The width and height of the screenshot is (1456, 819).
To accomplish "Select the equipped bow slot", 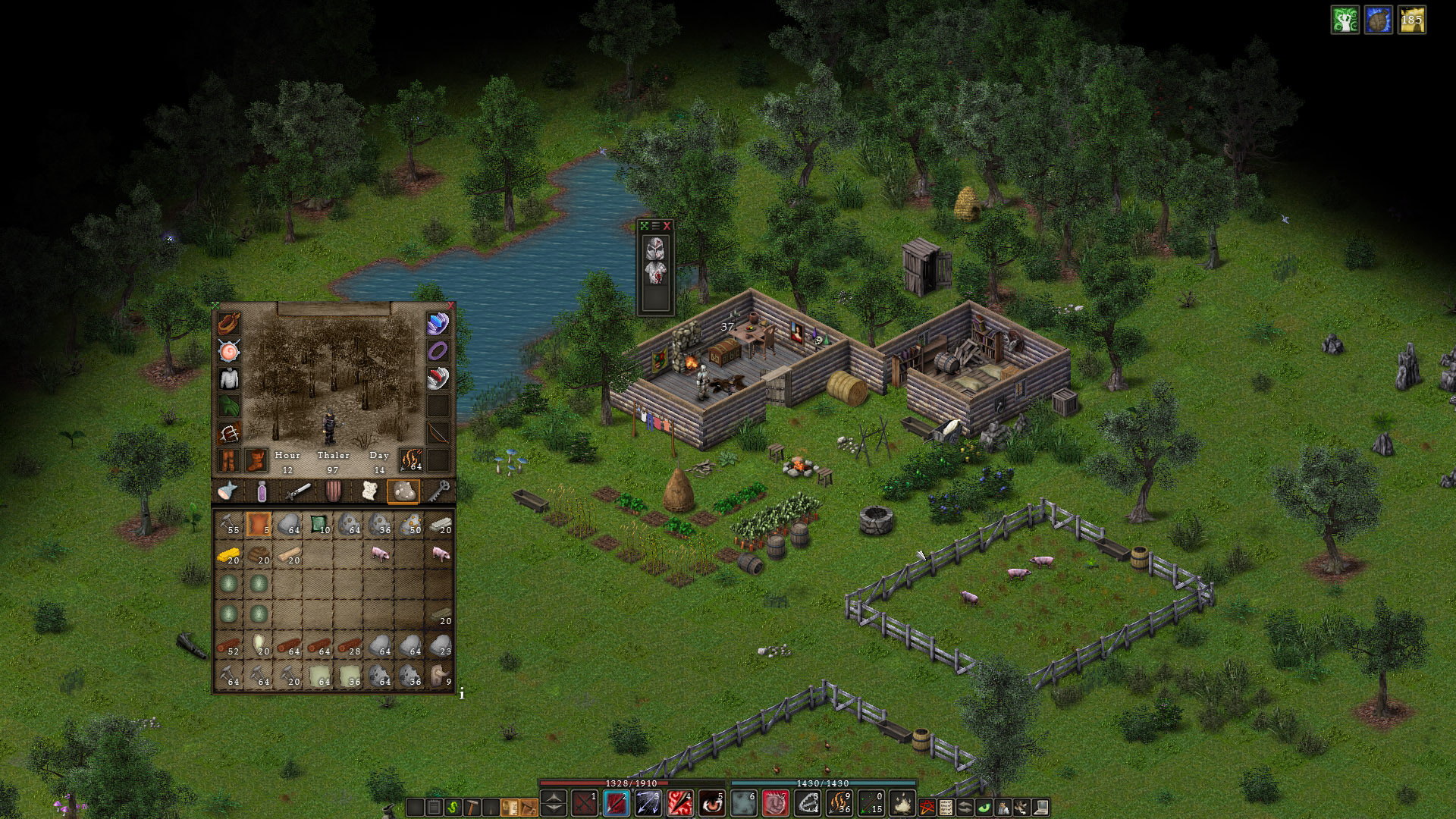I will click(438, 432).
